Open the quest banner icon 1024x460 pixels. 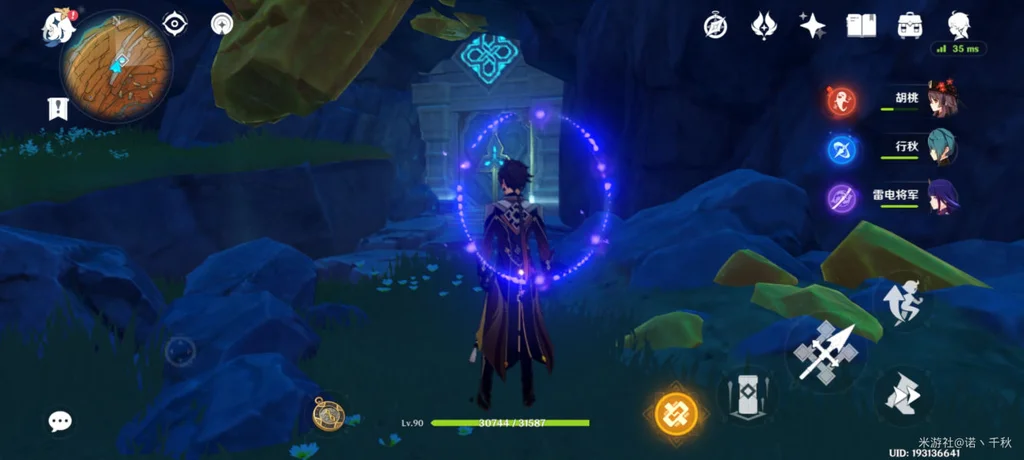(57, 109)
